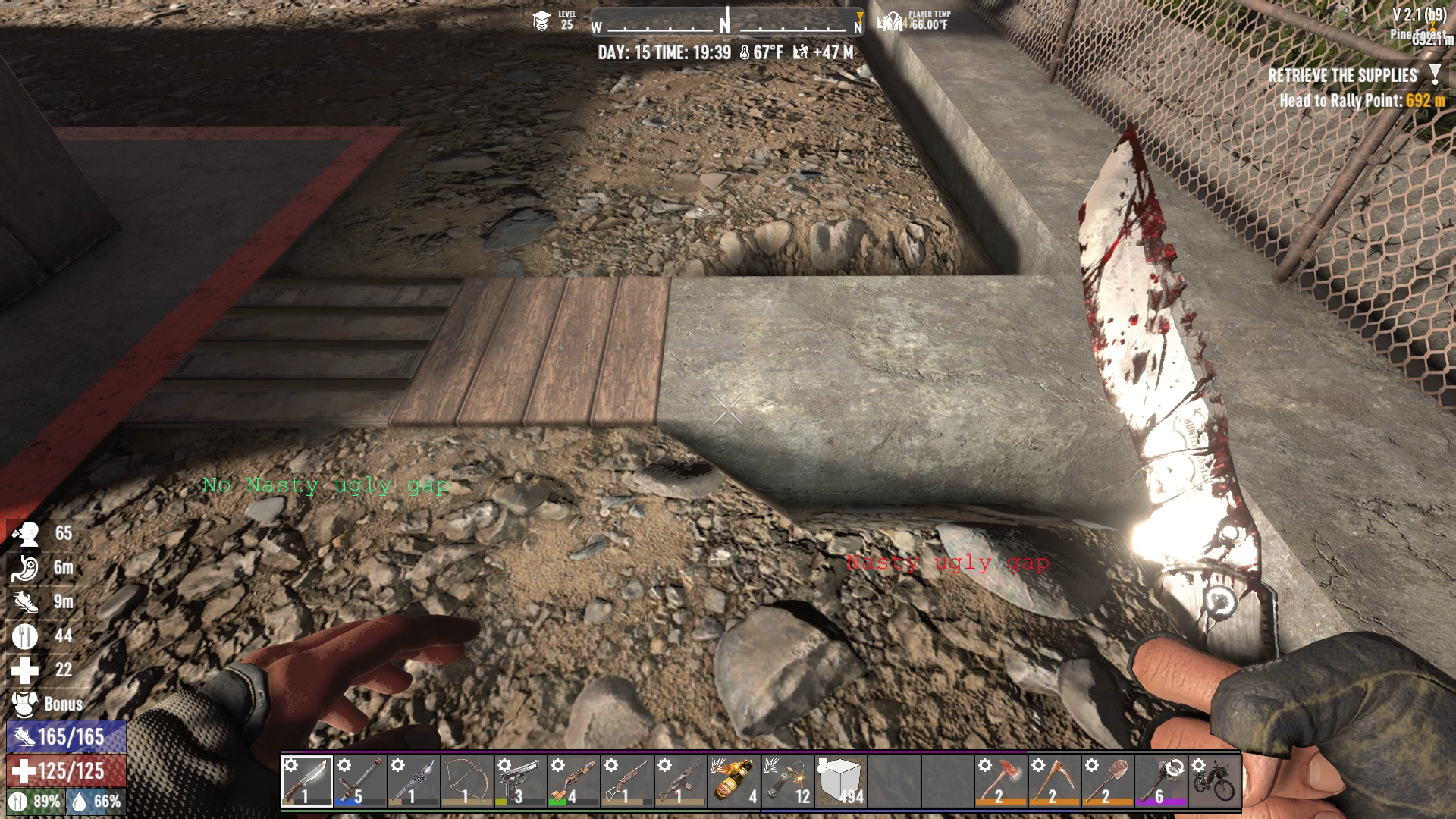Choose the shovel in the toolbelt

[x=1107, y=780]
